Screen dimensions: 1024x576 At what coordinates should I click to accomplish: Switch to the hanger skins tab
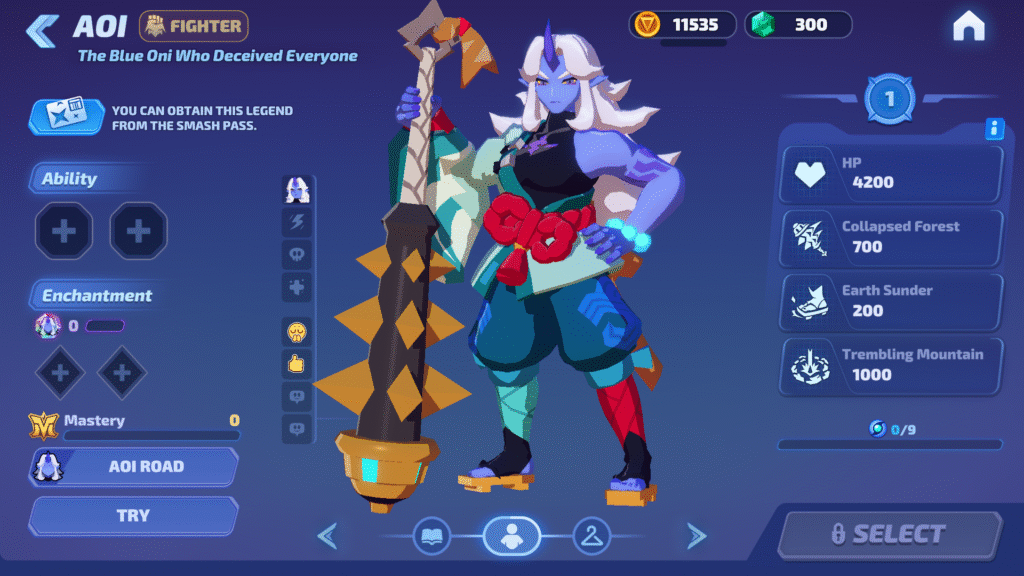591,537
